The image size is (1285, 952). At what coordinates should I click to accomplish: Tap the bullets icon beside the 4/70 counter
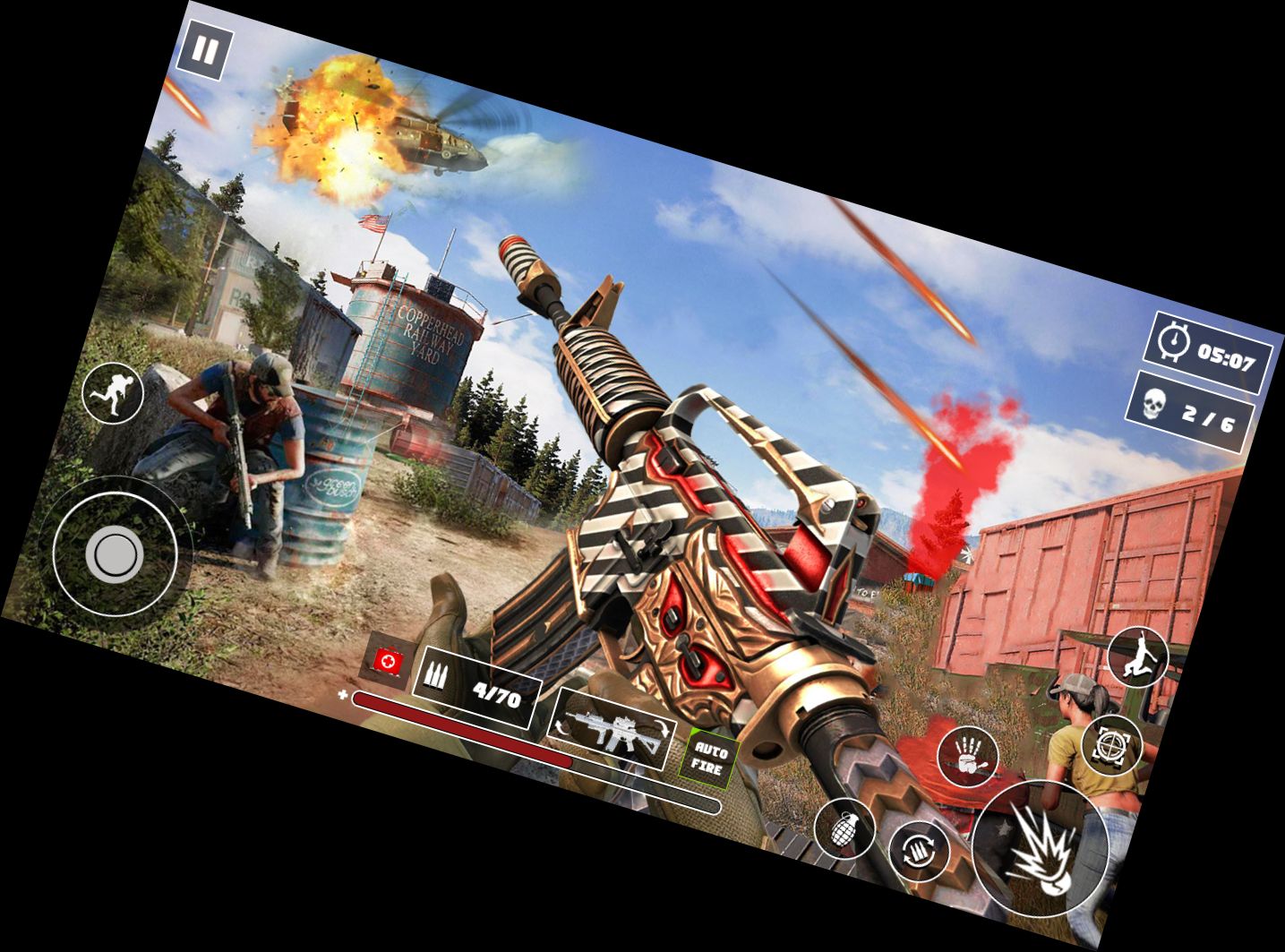coord(438,675)
